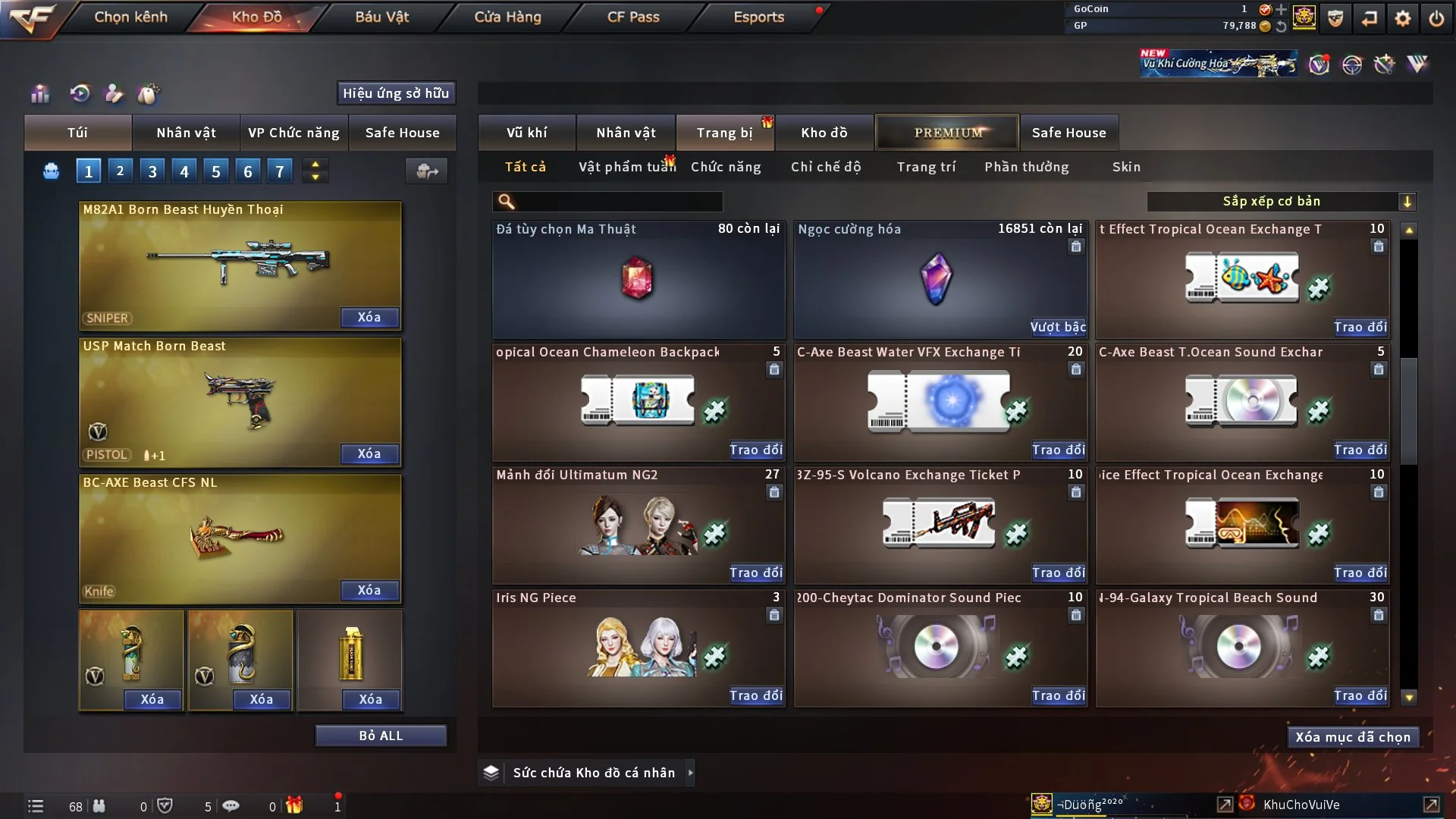Open the gear settings icon

pyautogui.click(x=1402, y=19)
